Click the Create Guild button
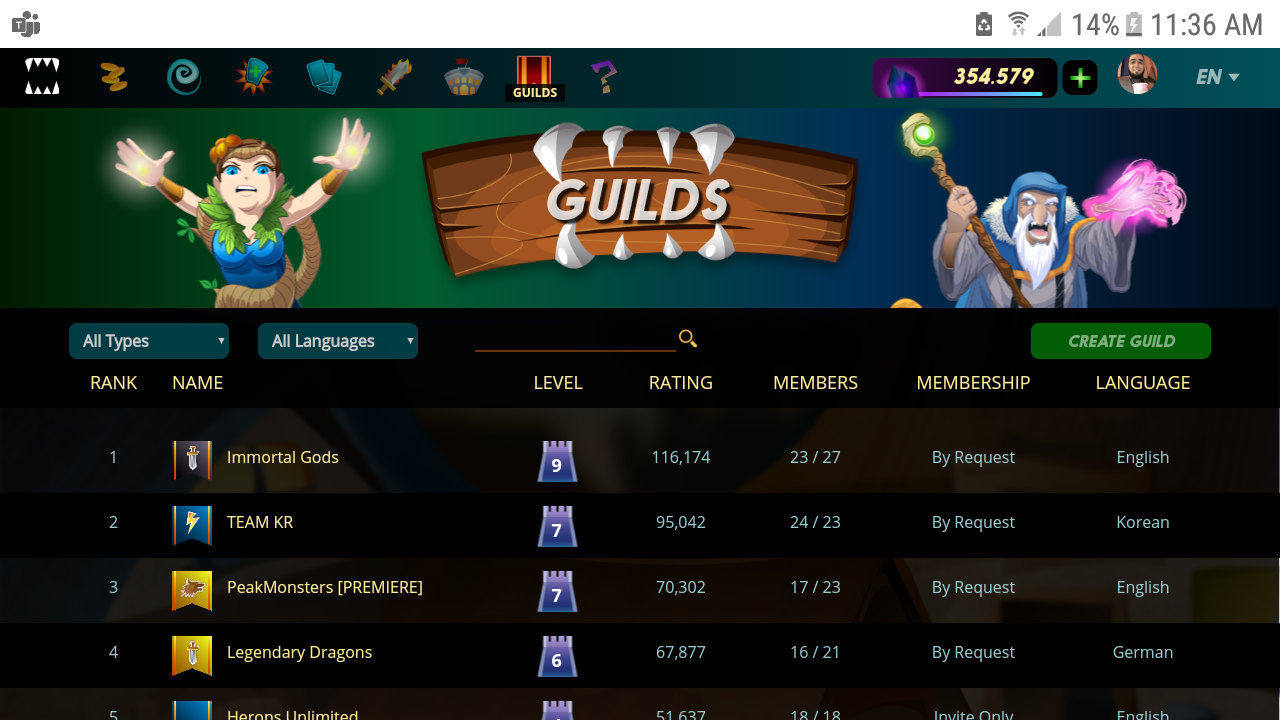1280x720 pixels. 1121,341
